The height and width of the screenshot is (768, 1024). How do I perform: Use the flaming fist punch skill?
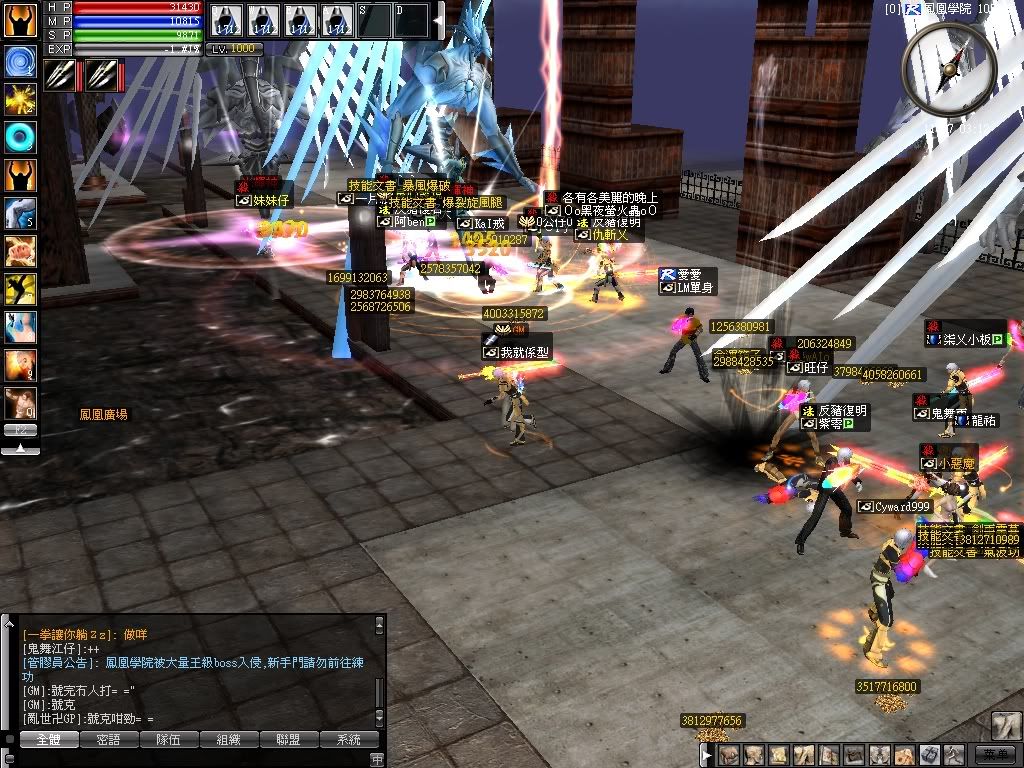point(20,251)
